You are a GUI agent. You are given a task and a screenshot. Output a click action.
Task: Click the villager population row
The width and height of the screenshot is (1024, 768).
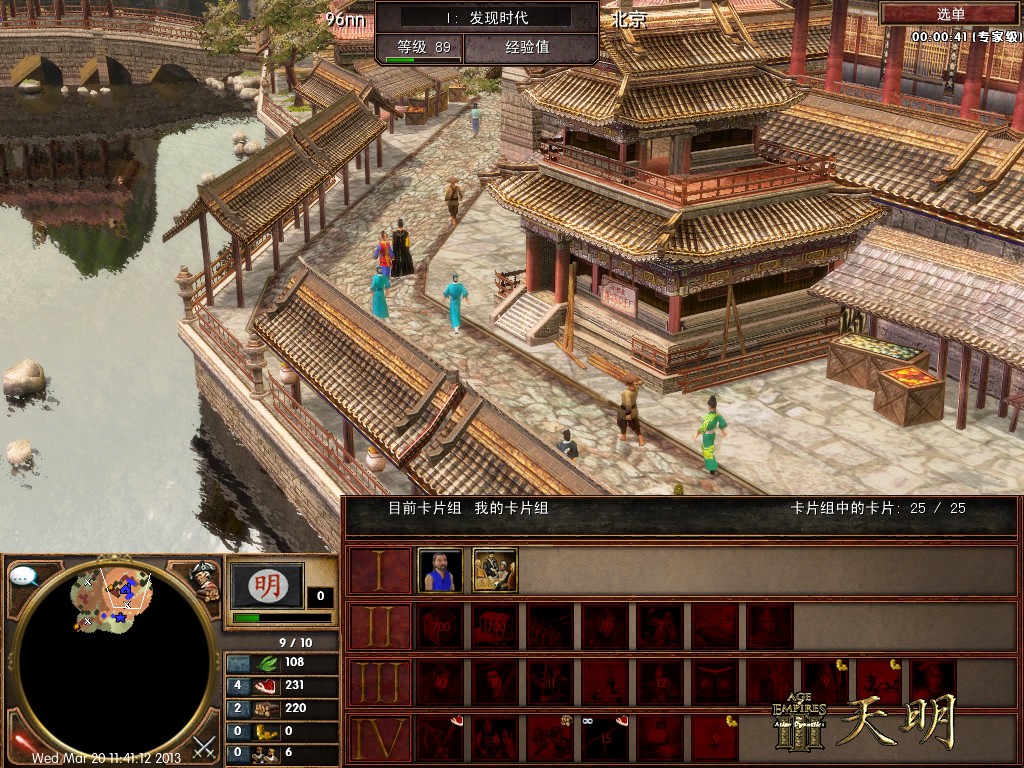(279, 753)
